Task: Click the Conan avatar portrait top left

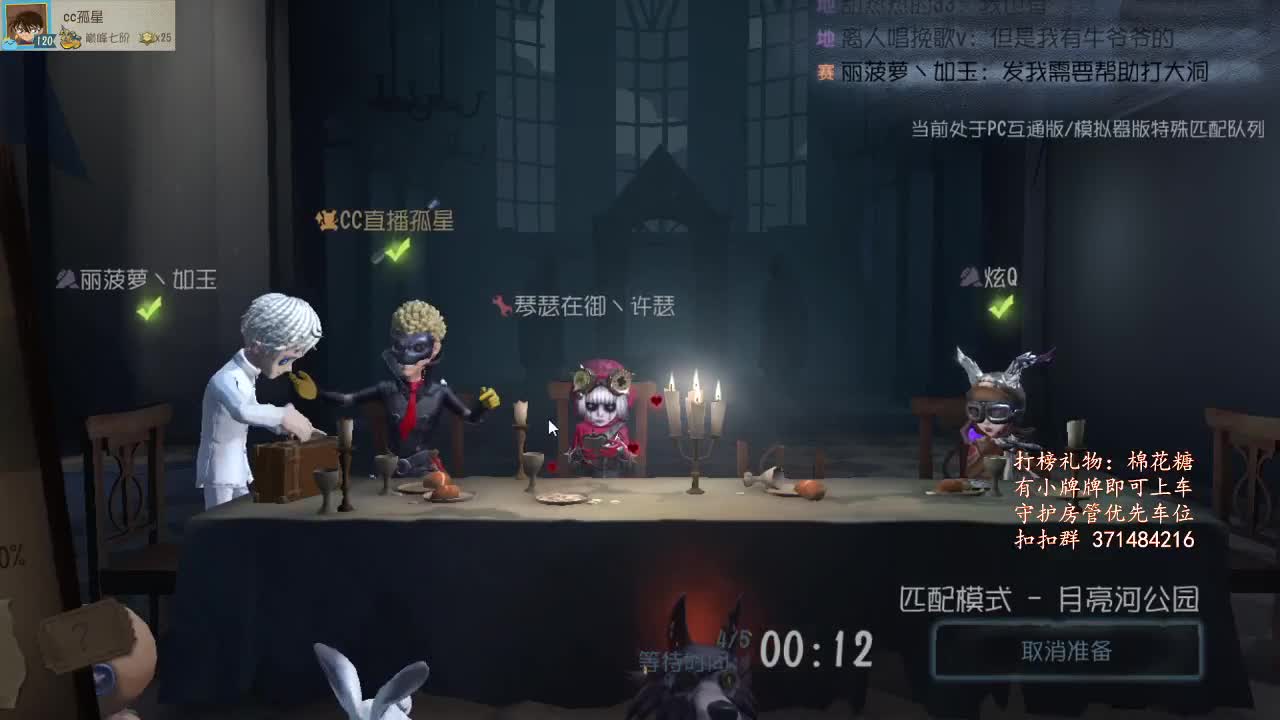Action: pos(27,27)
